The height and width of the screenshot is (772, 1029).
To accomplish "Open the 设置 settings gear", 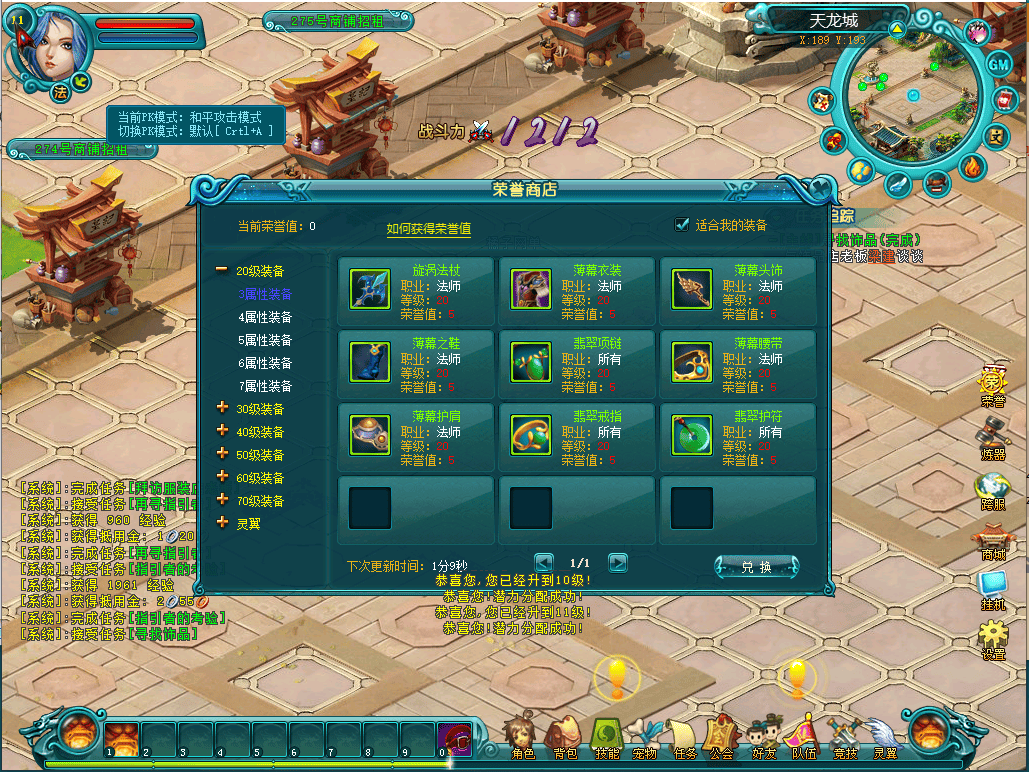I will 992,638.
